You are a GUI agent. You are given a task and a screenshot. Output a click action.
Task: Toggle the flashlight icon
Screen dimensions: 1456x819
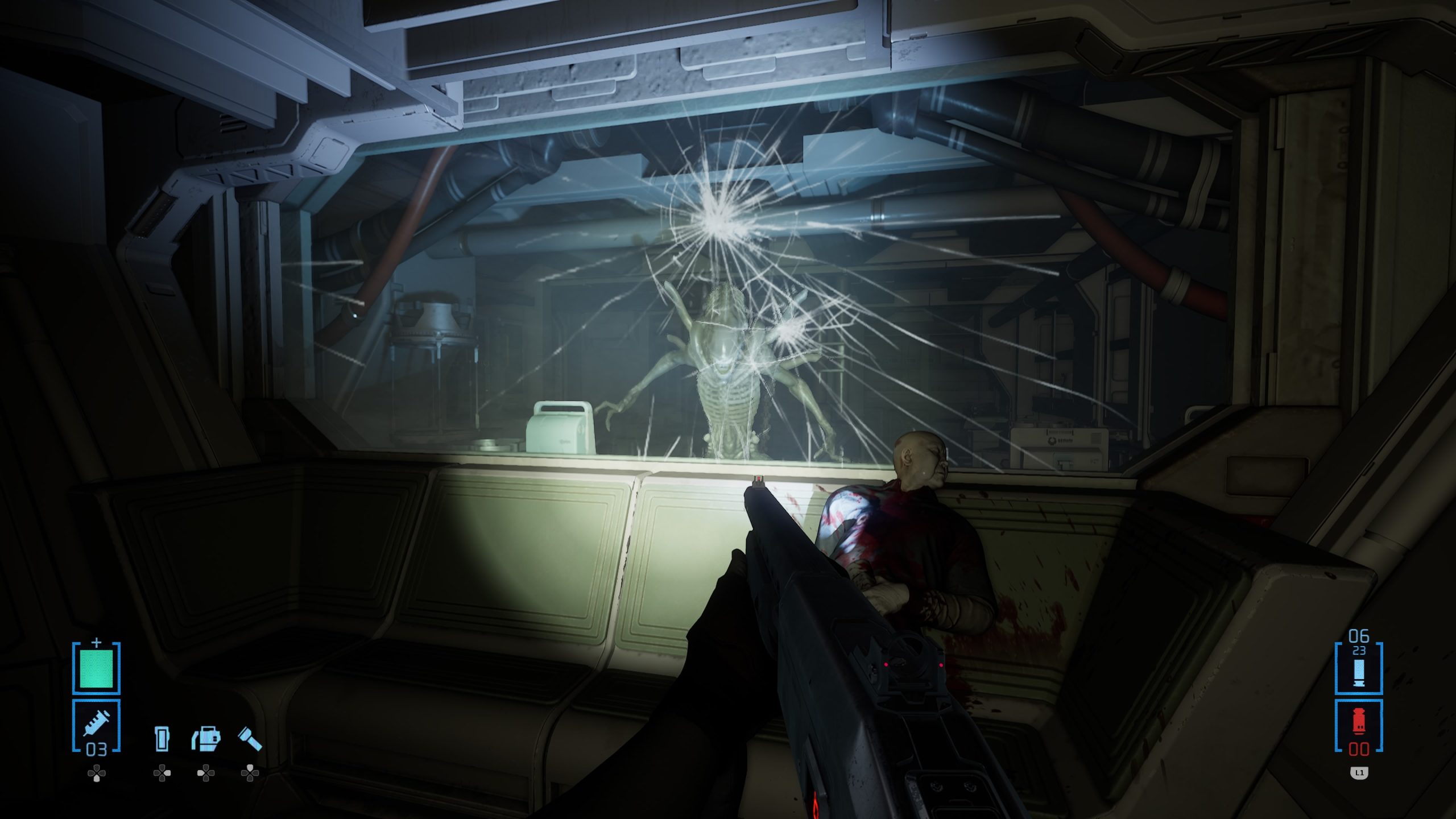[x=250, y=738]
